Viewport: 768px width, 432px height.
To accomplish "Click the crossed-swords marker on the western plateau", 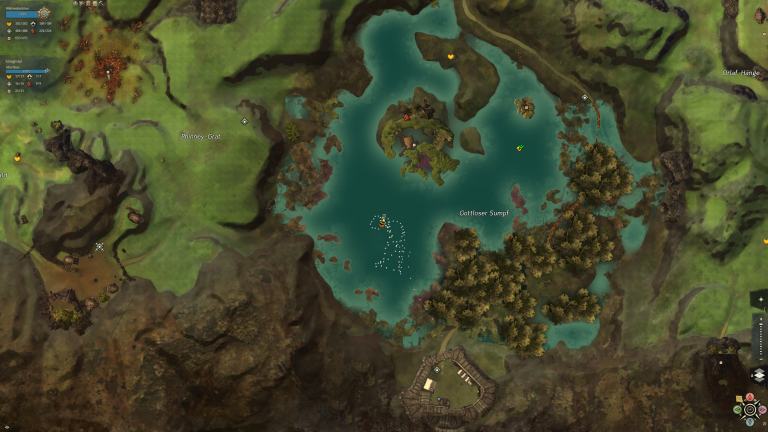I will click(99, 246).
